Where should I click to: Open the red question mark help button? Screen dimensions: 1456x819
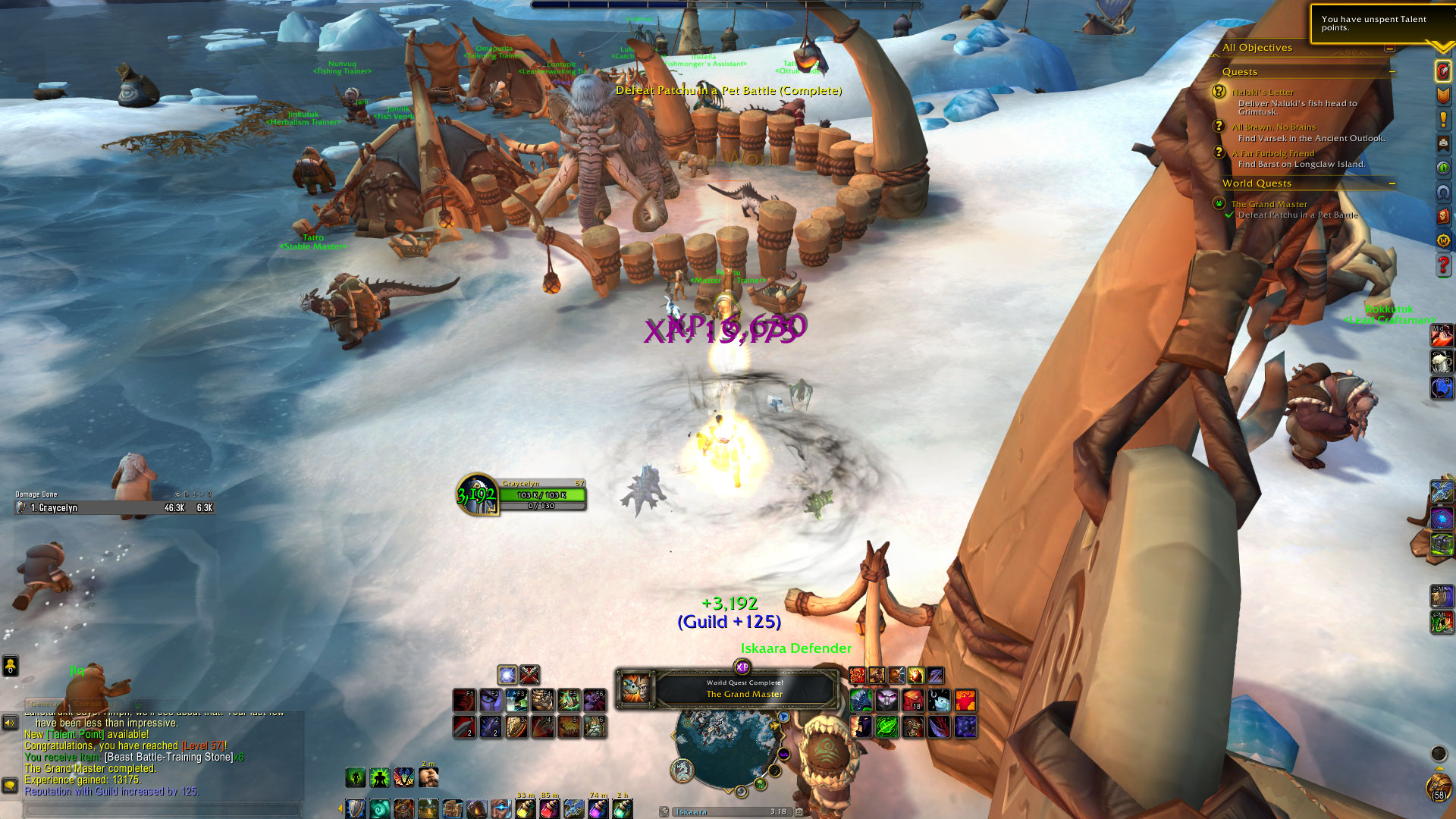point(1443,265)
